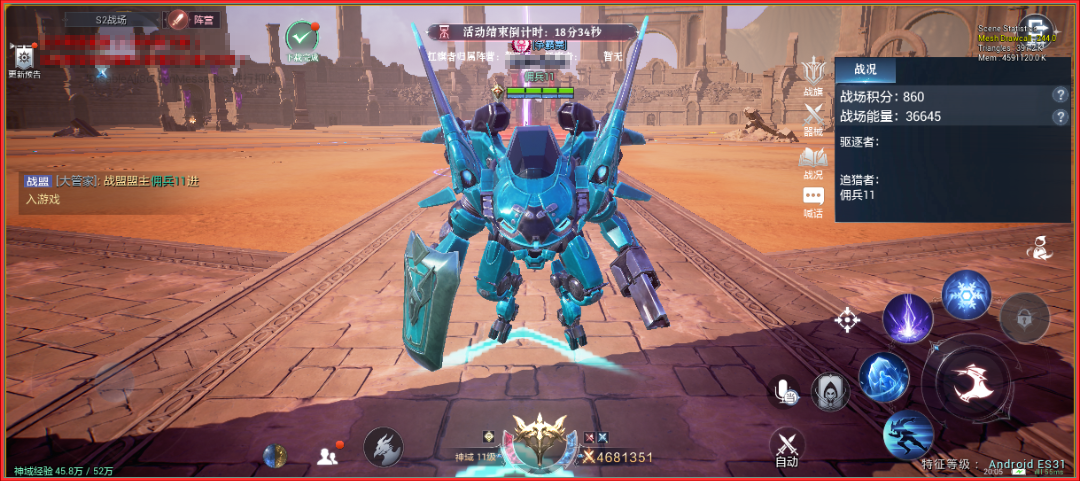Toggle 自动 auto-battle mode
Screen dimensions: 1080x481
click(787, 447)
